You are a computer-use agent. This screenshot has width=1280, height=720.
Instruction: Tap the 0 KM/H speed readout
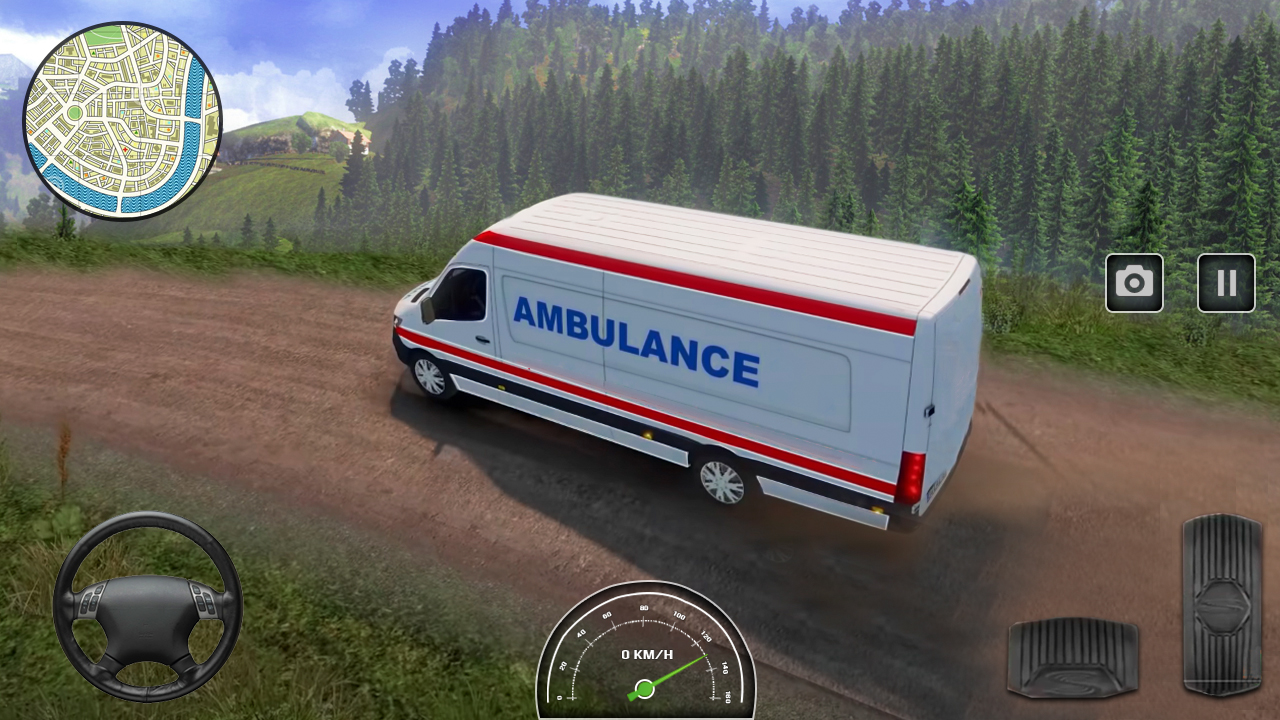[645, 655]
